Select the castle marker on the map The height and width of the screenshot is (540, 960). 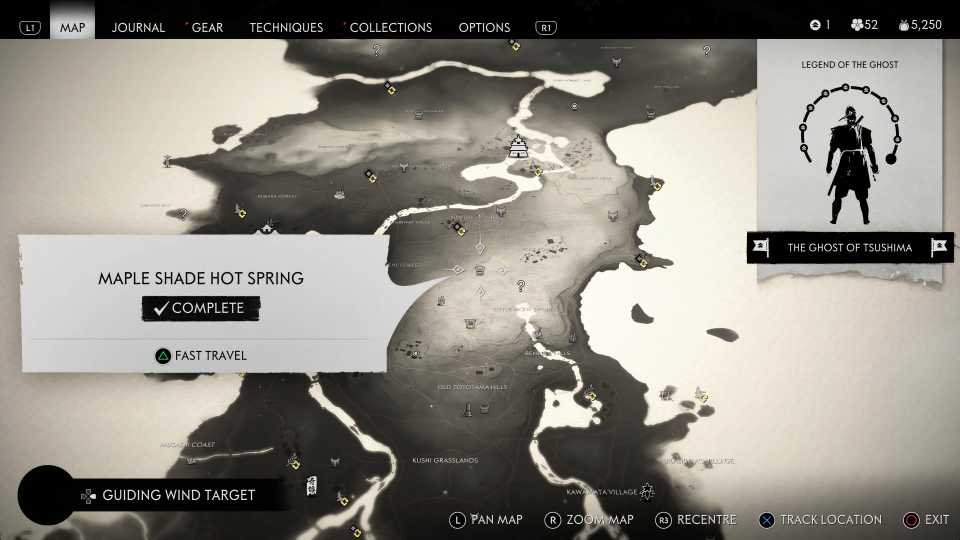pyautogui.click(x=518, y=148)
